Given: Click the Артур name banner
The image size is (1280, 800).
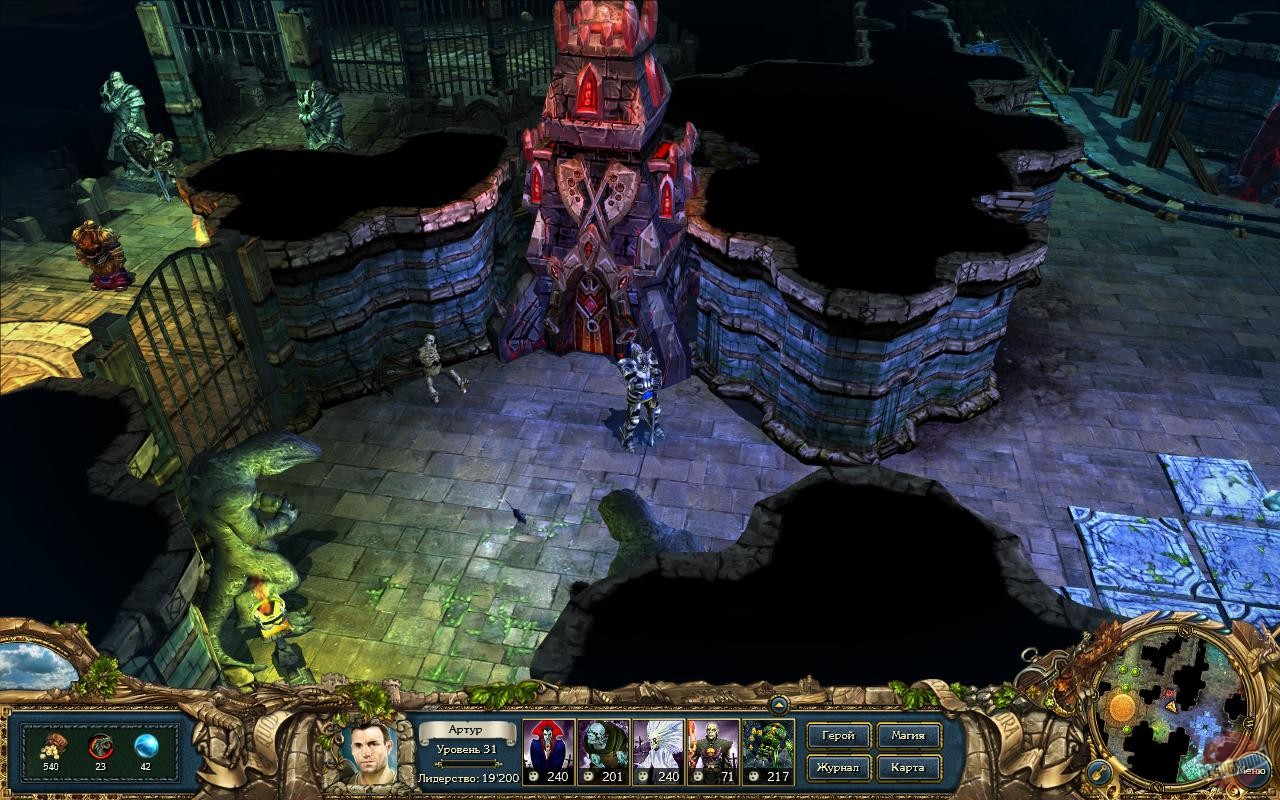Looking at the screenshot, I should tap(465, 732).
